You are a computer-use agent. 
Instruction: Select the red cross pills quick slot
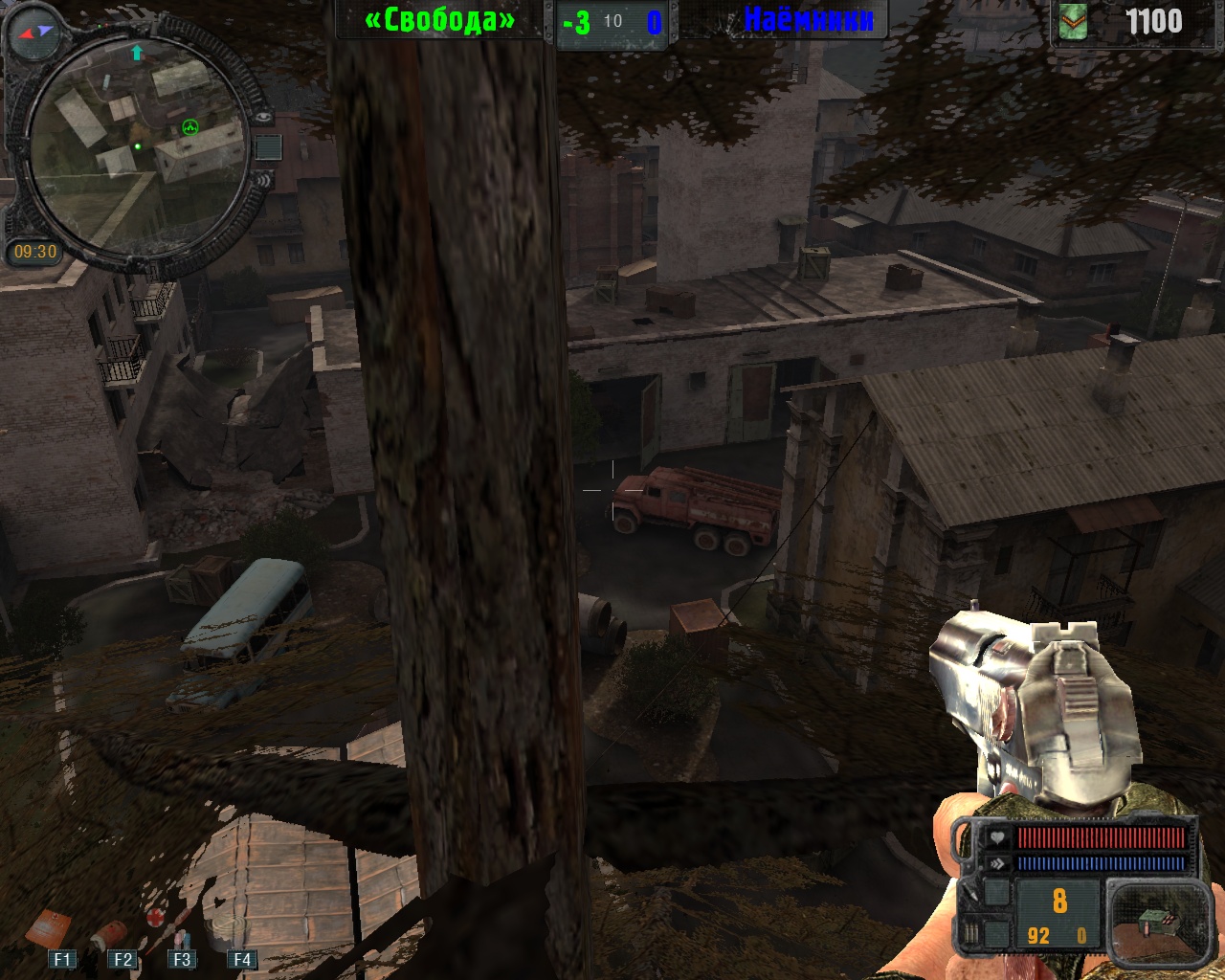(x=156, y=918)
